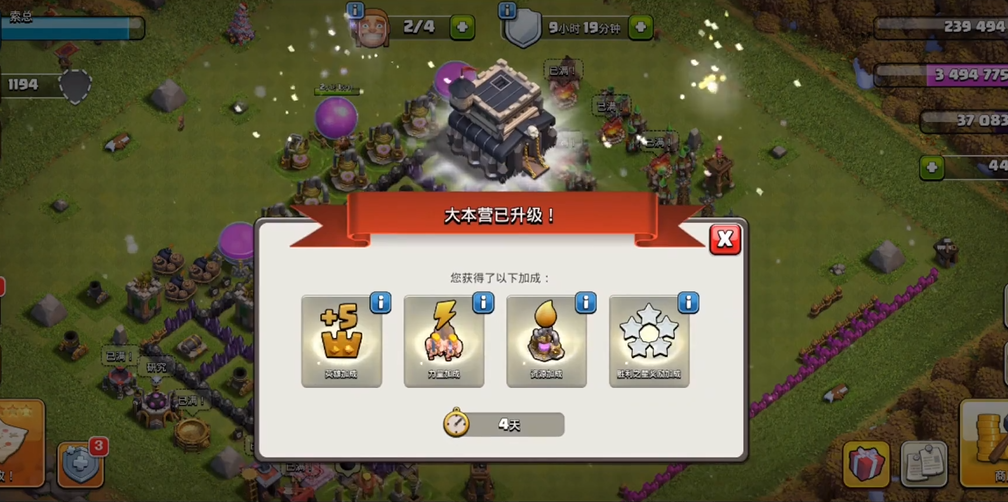The width and height of the screenshot is (1008, 502).
Task: Show info for the elixir resource boost
Action: click(585, 302)
